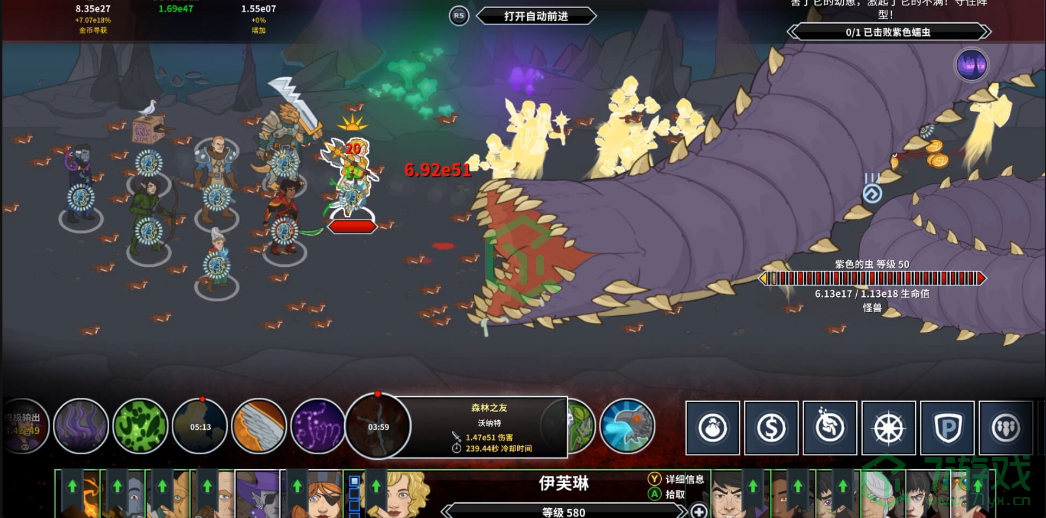1046x518 pixels.
Task: Click the purple cave icon under the objective
Action: tap(971, 65)
